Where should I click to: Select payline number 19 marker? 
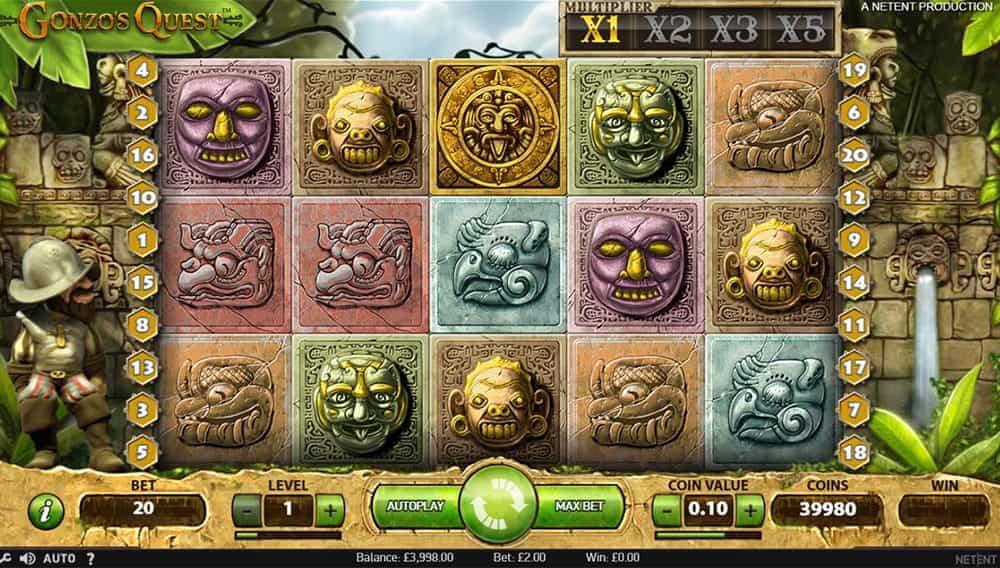click(853, 70)
